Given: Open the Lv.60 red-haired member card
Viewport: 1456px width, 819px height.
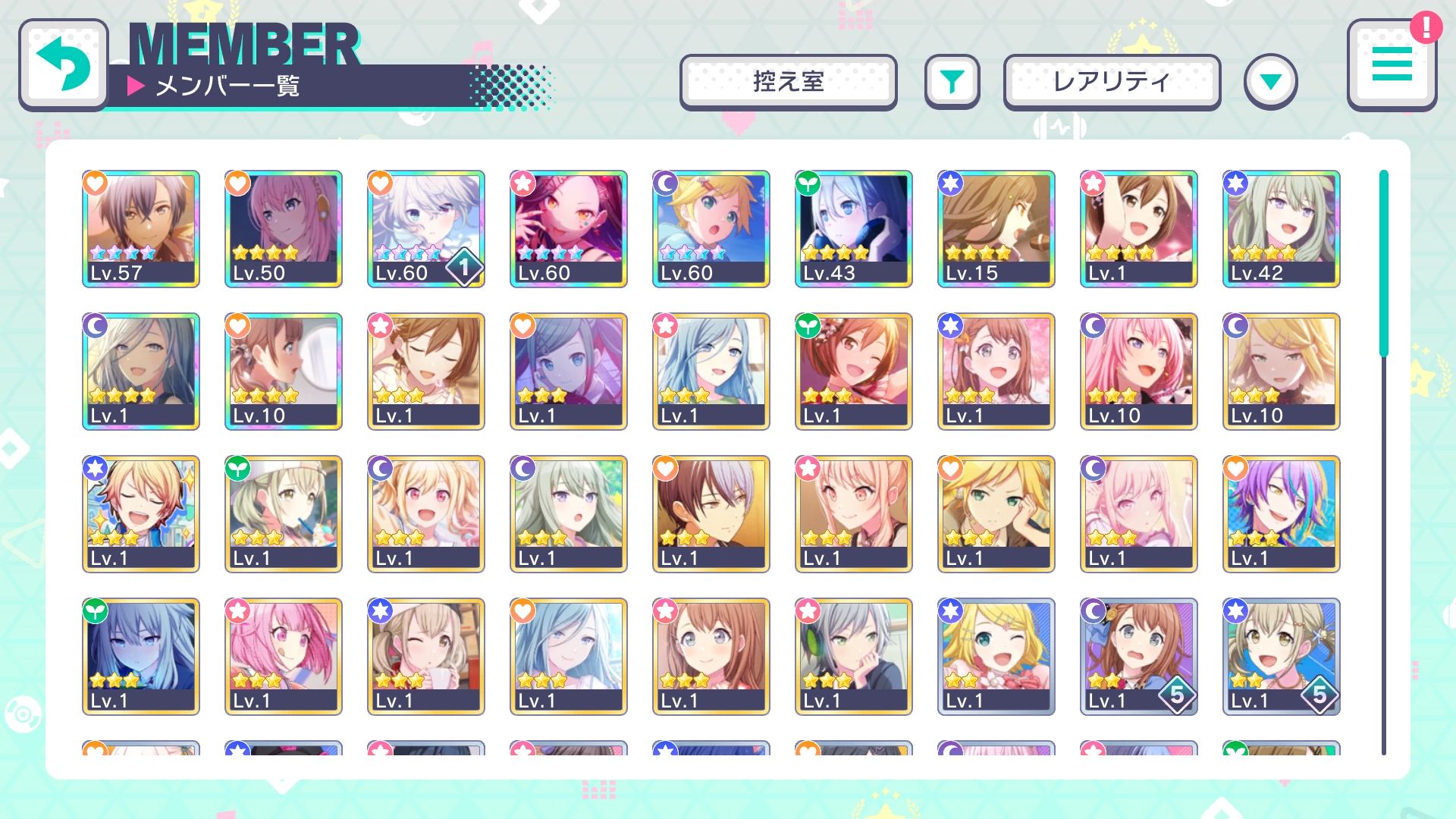Looking at the screenshot, I should pos(569,229).
